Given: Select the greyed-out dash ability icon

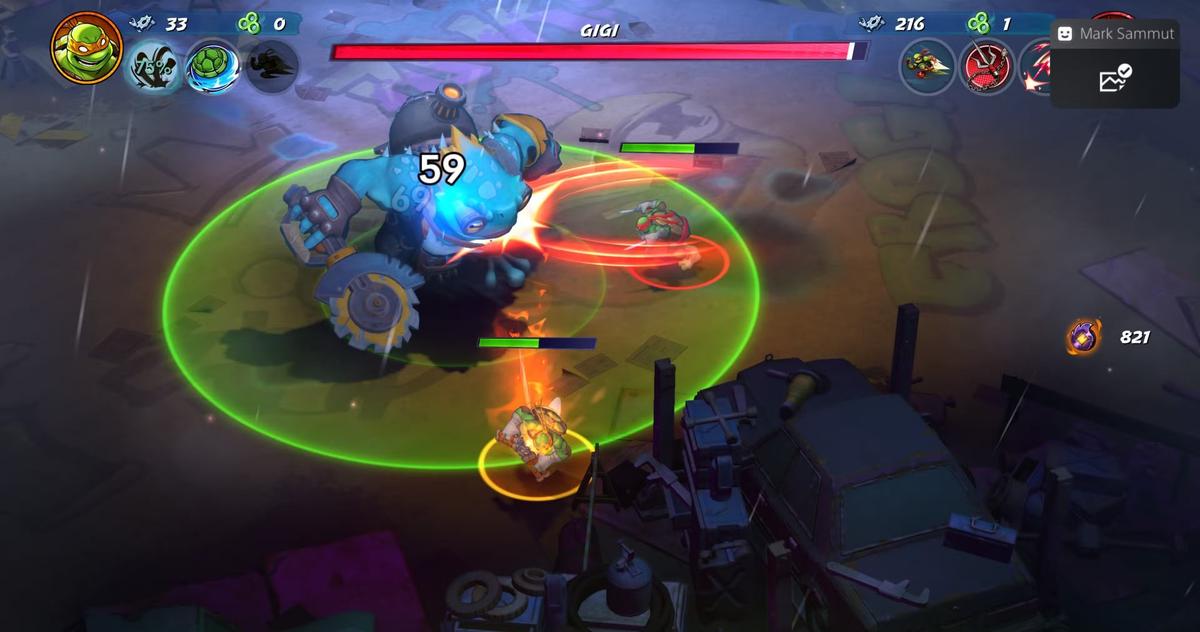Looking at the screenshot, I should pyautogui.click(x=272, y=67).
